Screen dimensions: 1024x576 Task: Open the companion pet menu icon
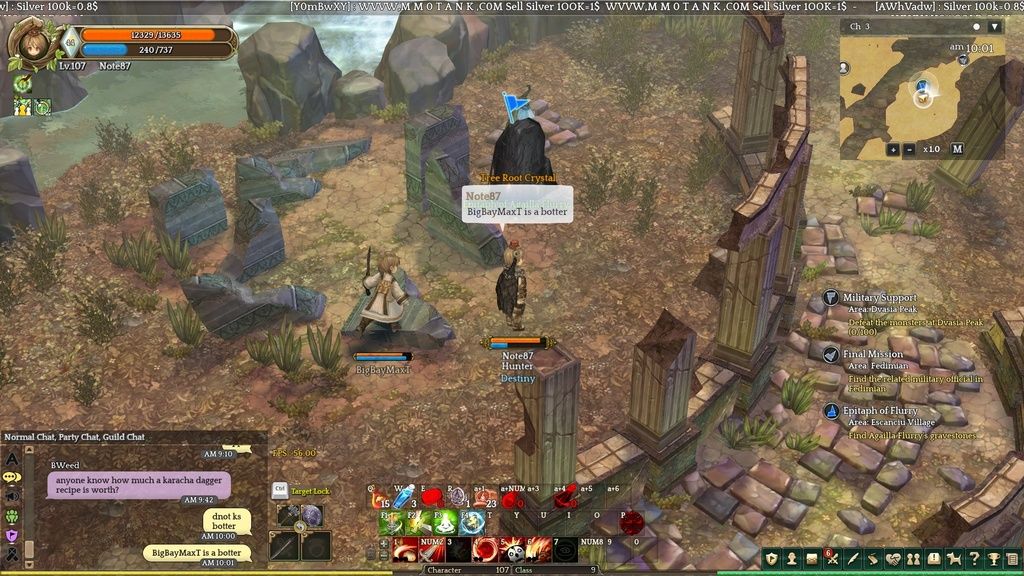pos(954,558)
